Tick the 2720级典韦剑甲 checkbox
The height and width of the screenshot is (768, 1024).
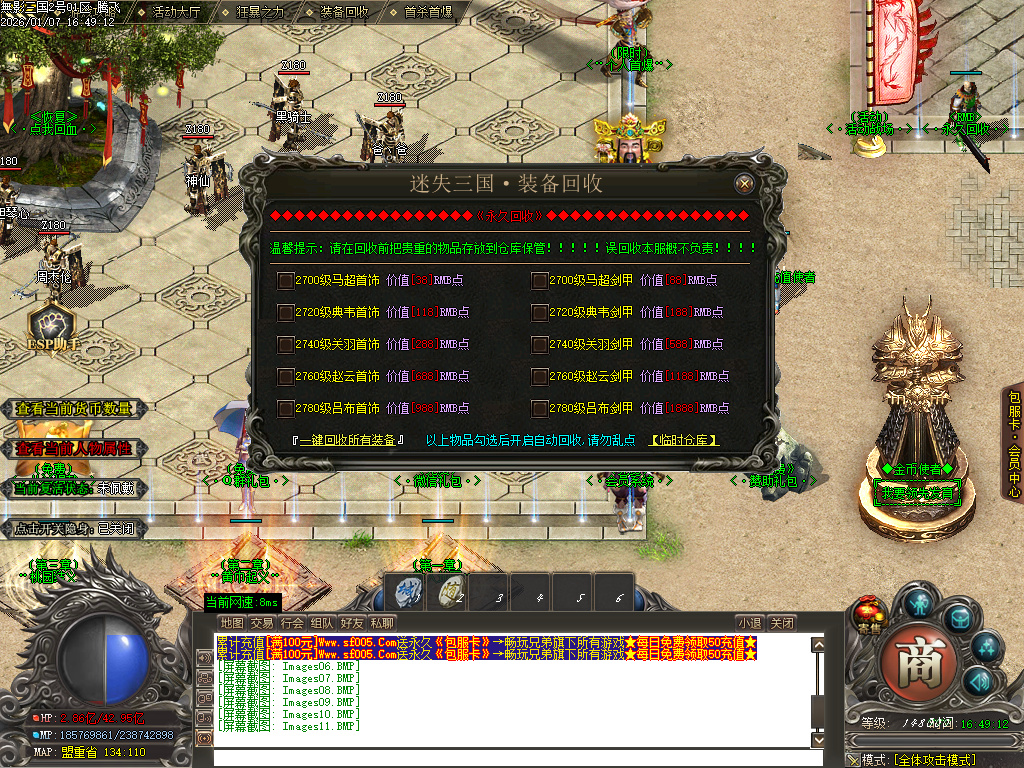[x=540, y=313]
